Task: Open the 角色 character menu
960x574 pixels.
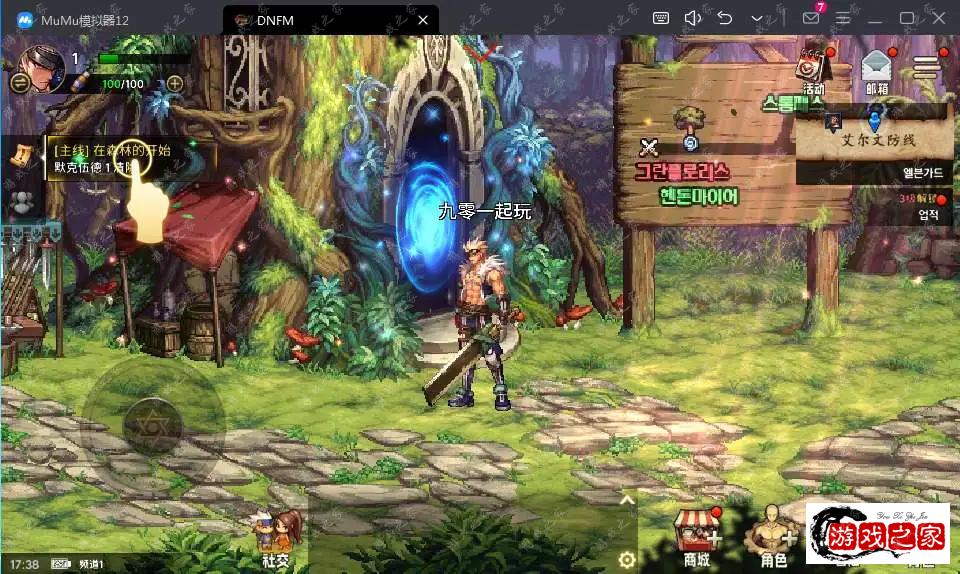Action: click(773, 537)
